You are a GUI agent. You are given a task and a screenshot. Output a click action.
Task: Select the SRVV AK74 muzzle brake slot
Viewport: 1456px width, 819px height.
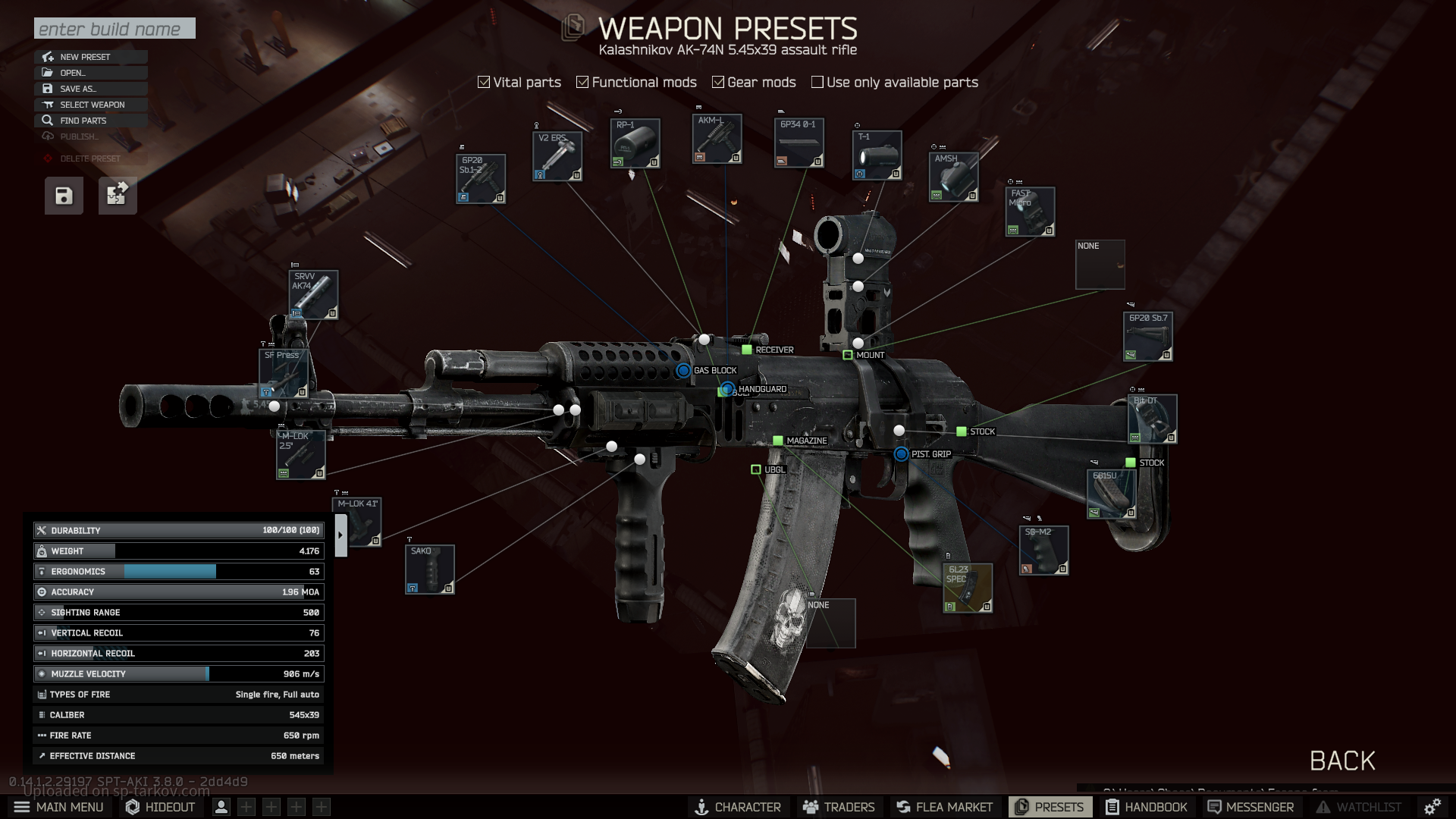click(x=314, y=295)
